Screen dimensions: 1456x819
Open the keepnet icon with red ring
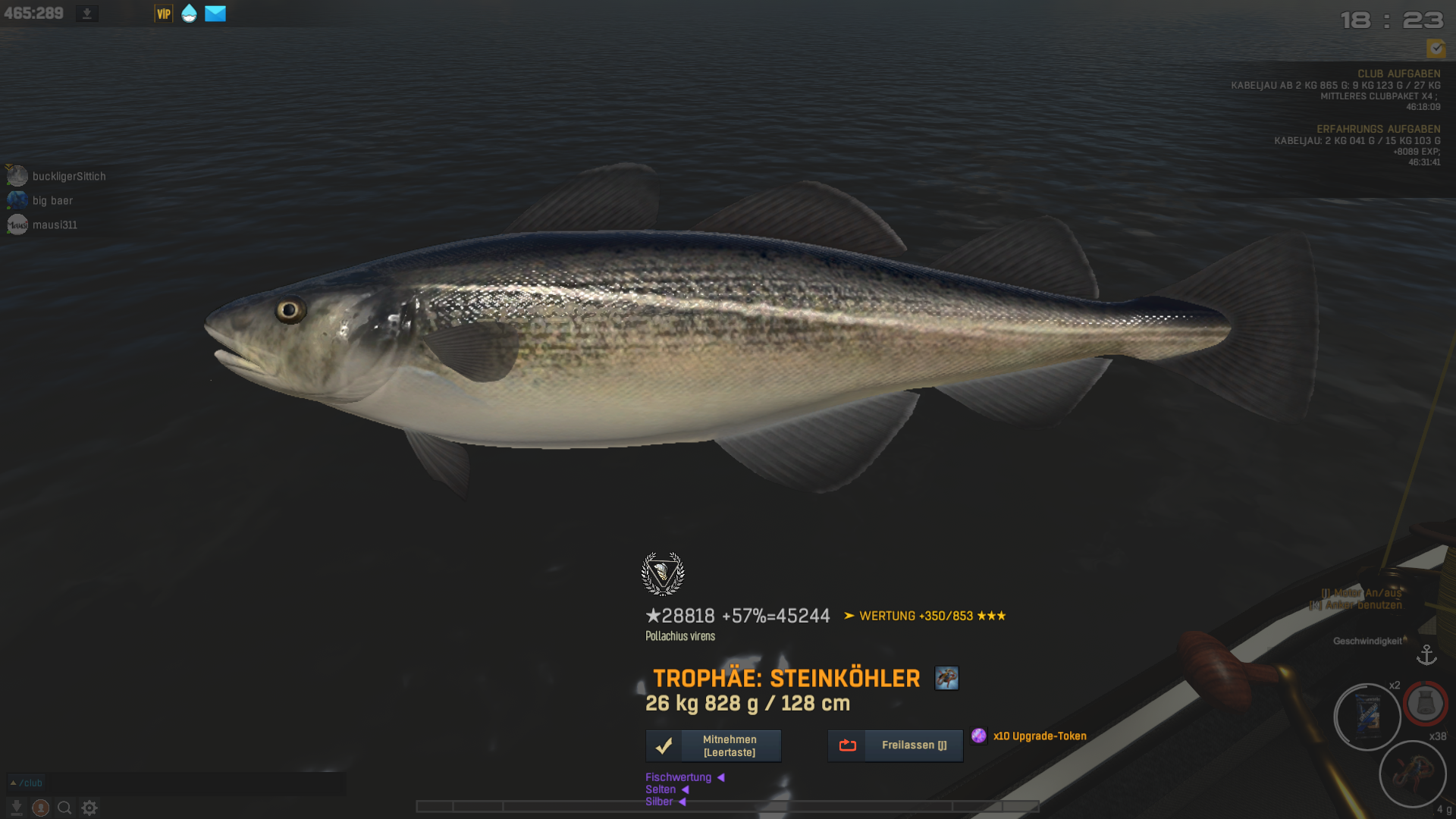(1425, 703)
